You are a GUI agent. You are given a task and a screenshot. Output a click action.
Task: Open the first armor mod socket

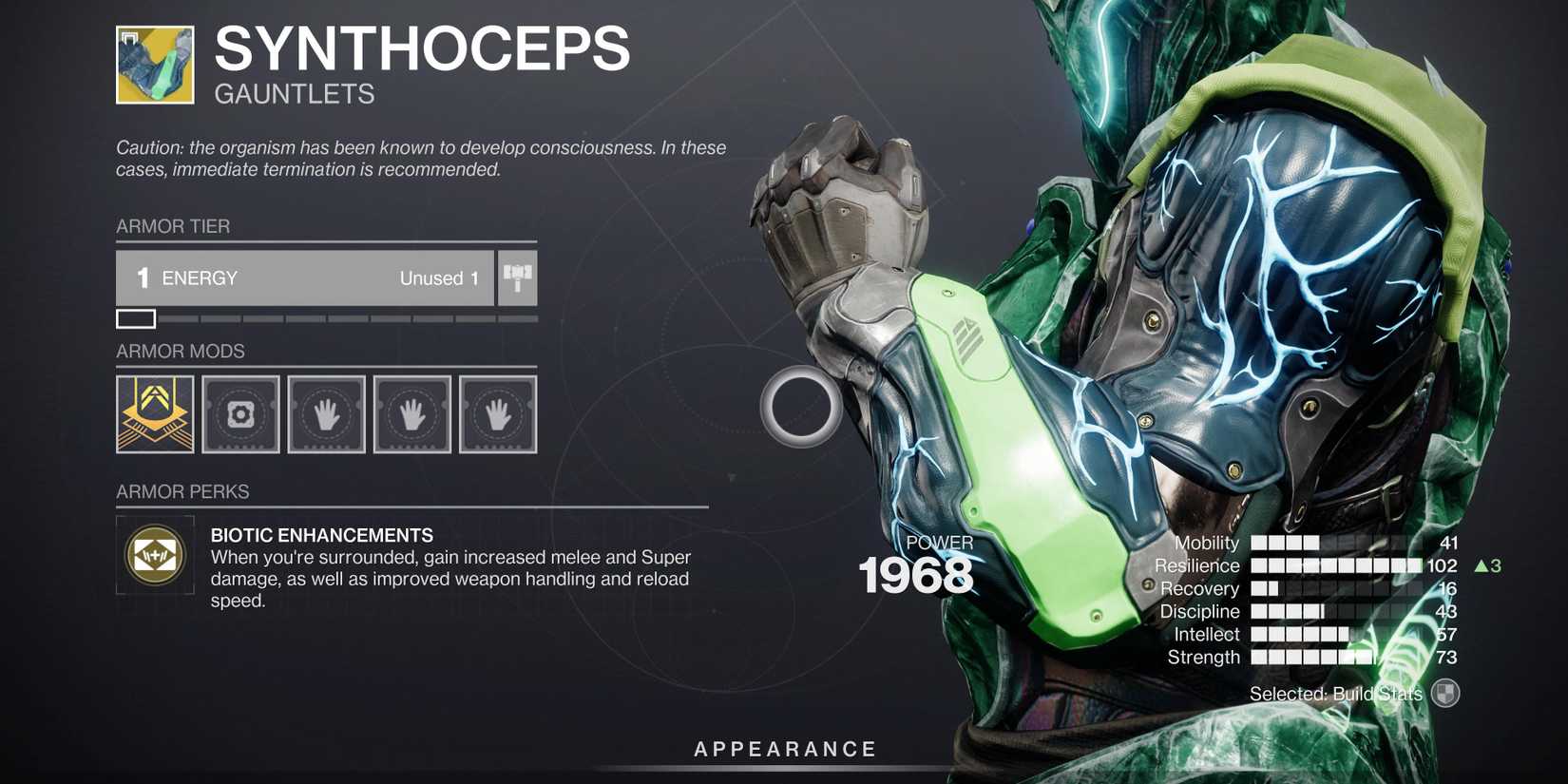155,413
